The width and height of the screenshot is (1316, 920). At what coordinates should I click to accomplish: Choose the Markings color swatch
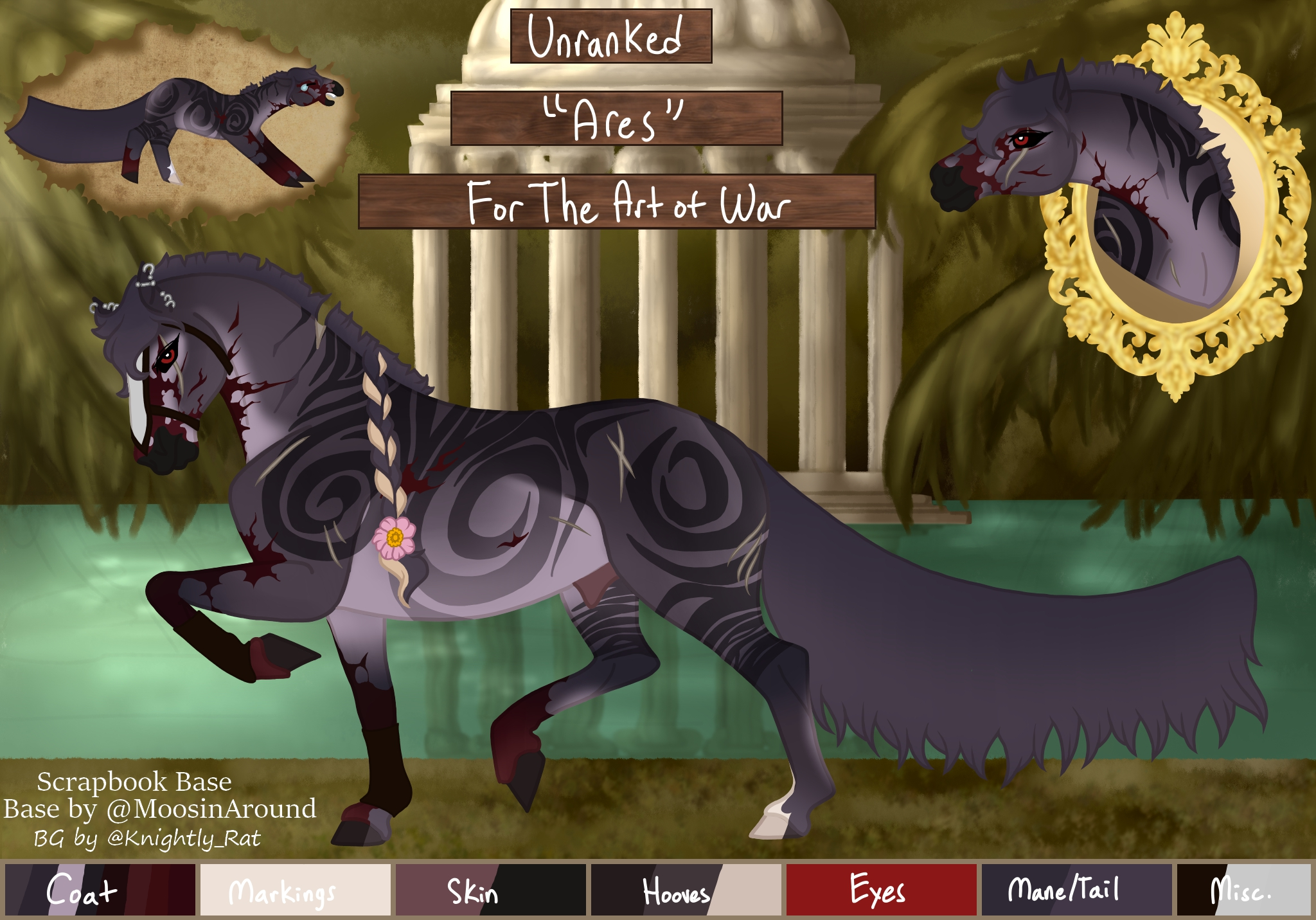click(295, 890)
